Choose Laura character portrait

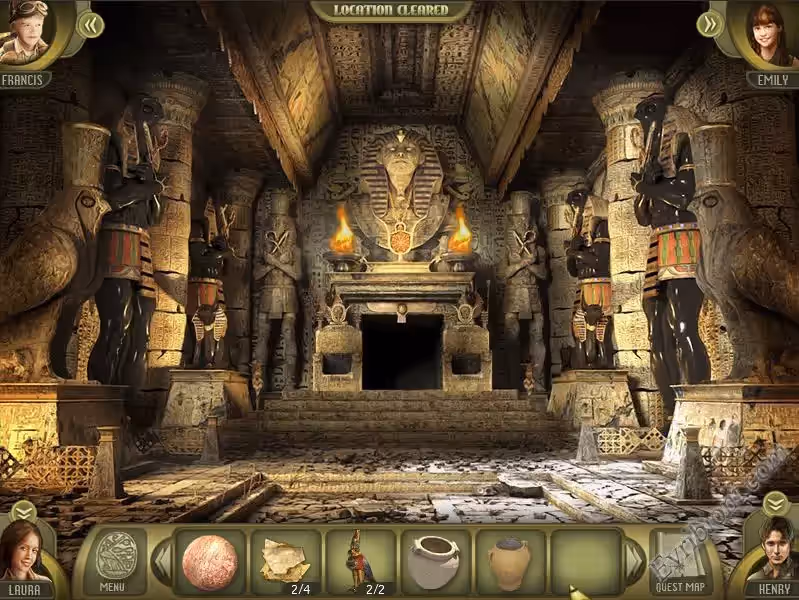click(x=25, y=553)
